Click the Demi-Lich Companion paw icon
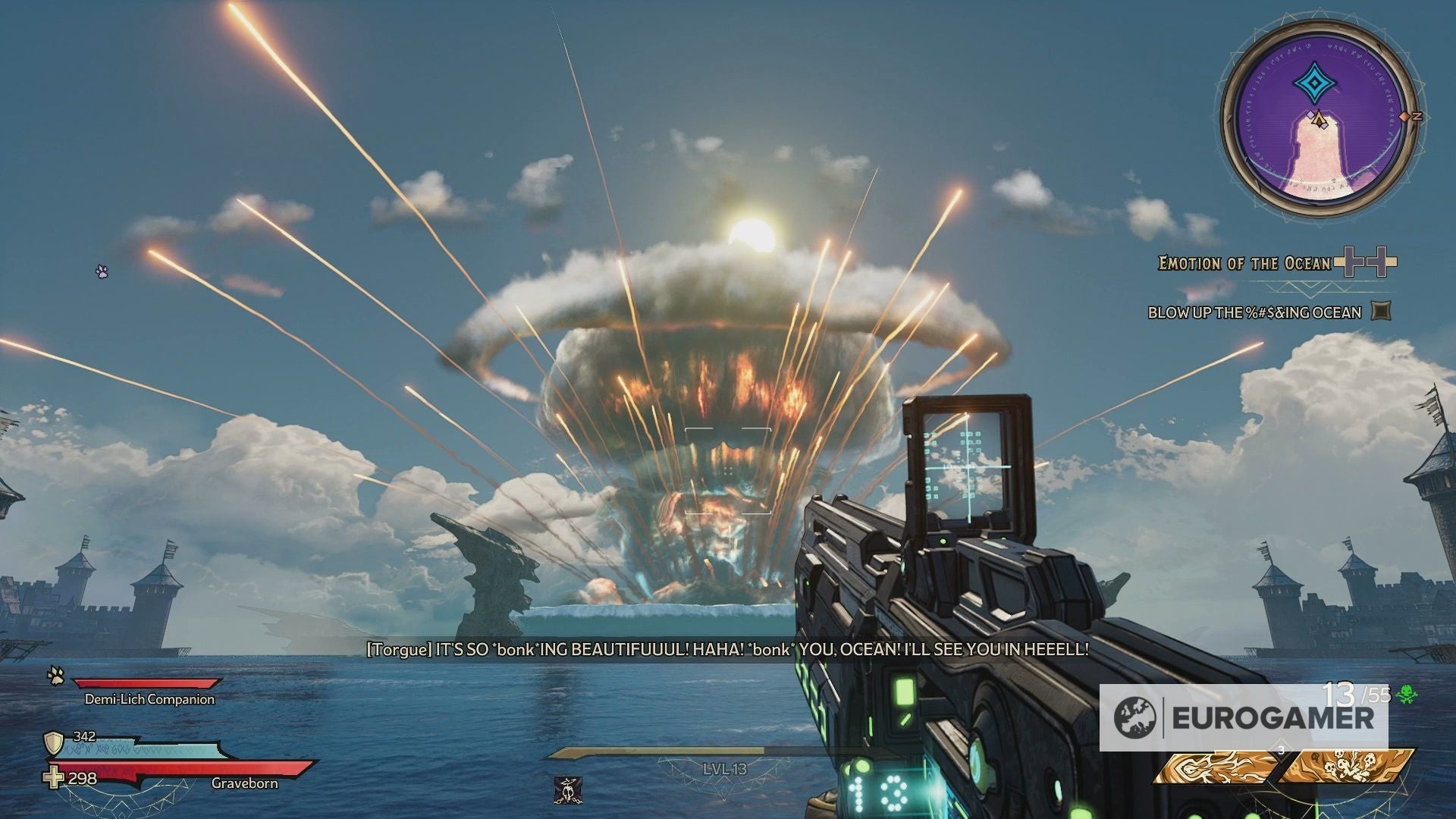The image size is (1456, 819). [x=55, y=675]
